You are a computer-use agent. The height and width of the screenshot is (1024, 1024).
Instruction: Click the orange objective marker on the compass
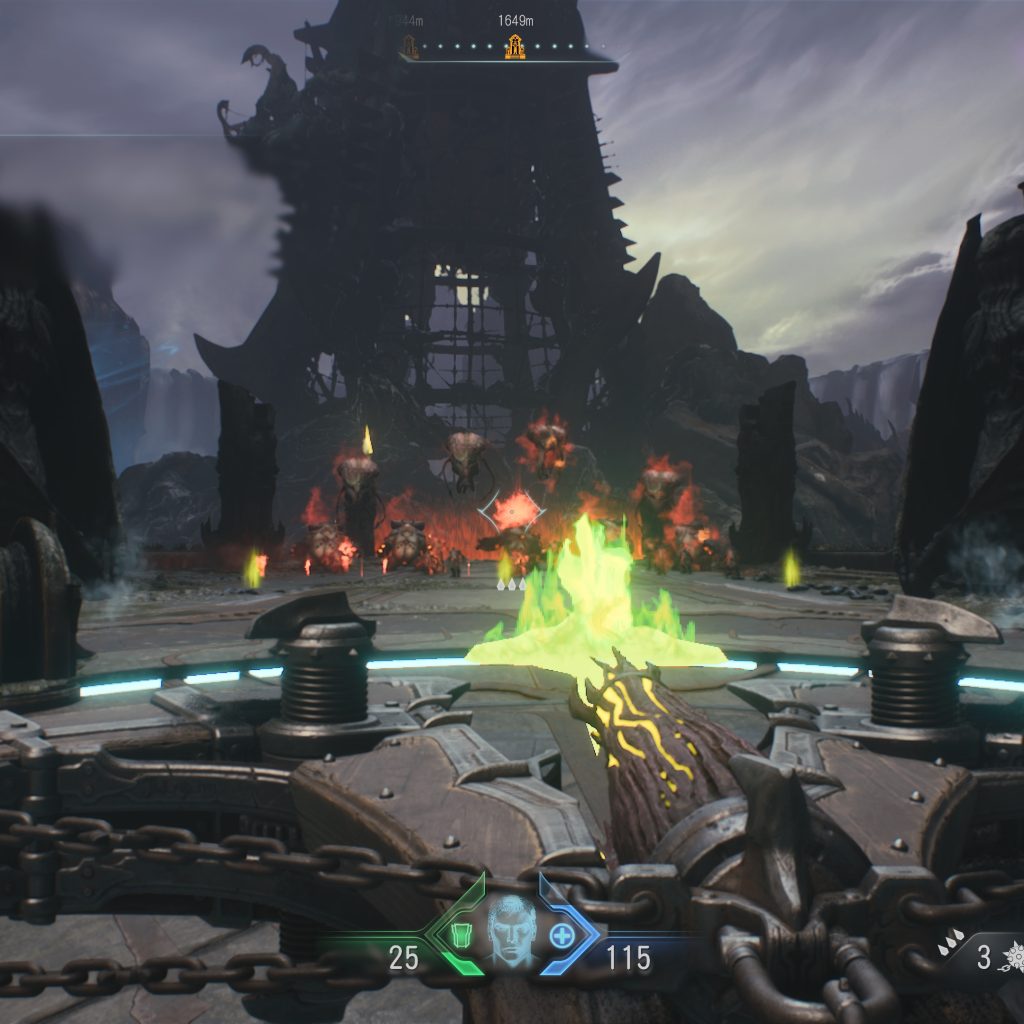pos(515,46)
